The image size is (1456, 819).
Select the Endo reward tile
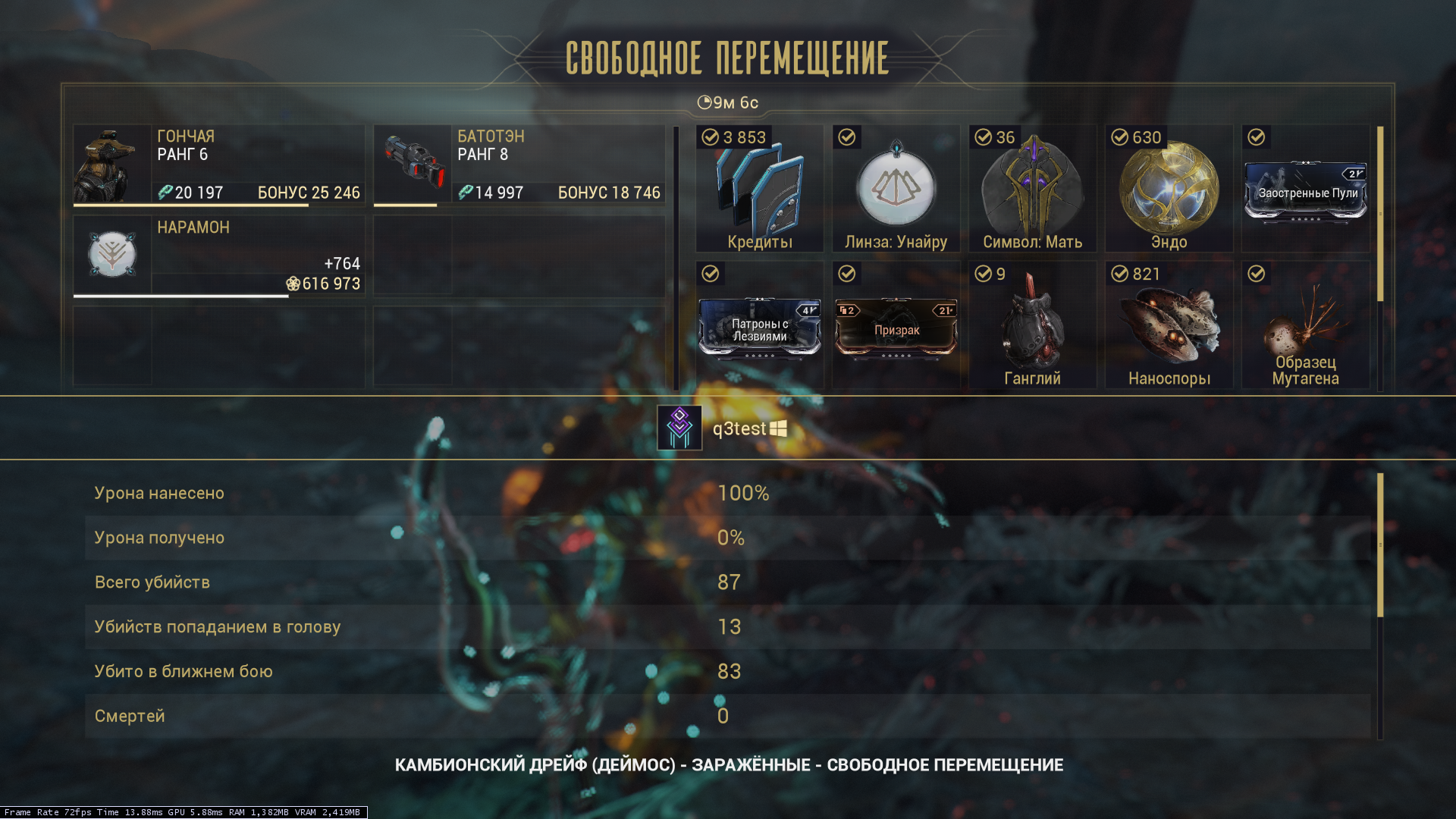[1169, 190]
